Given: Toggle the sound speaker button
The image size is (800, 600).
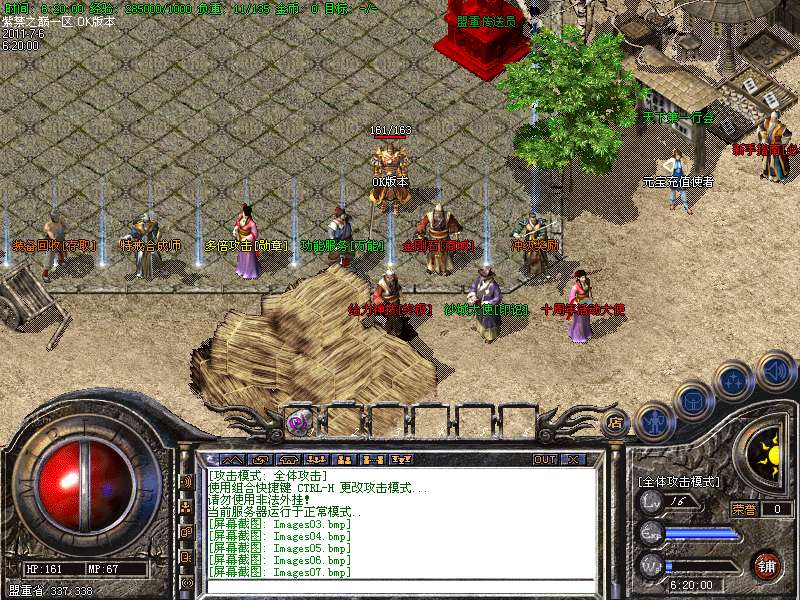Looking at the screenshot, I should tap(774, 371).
